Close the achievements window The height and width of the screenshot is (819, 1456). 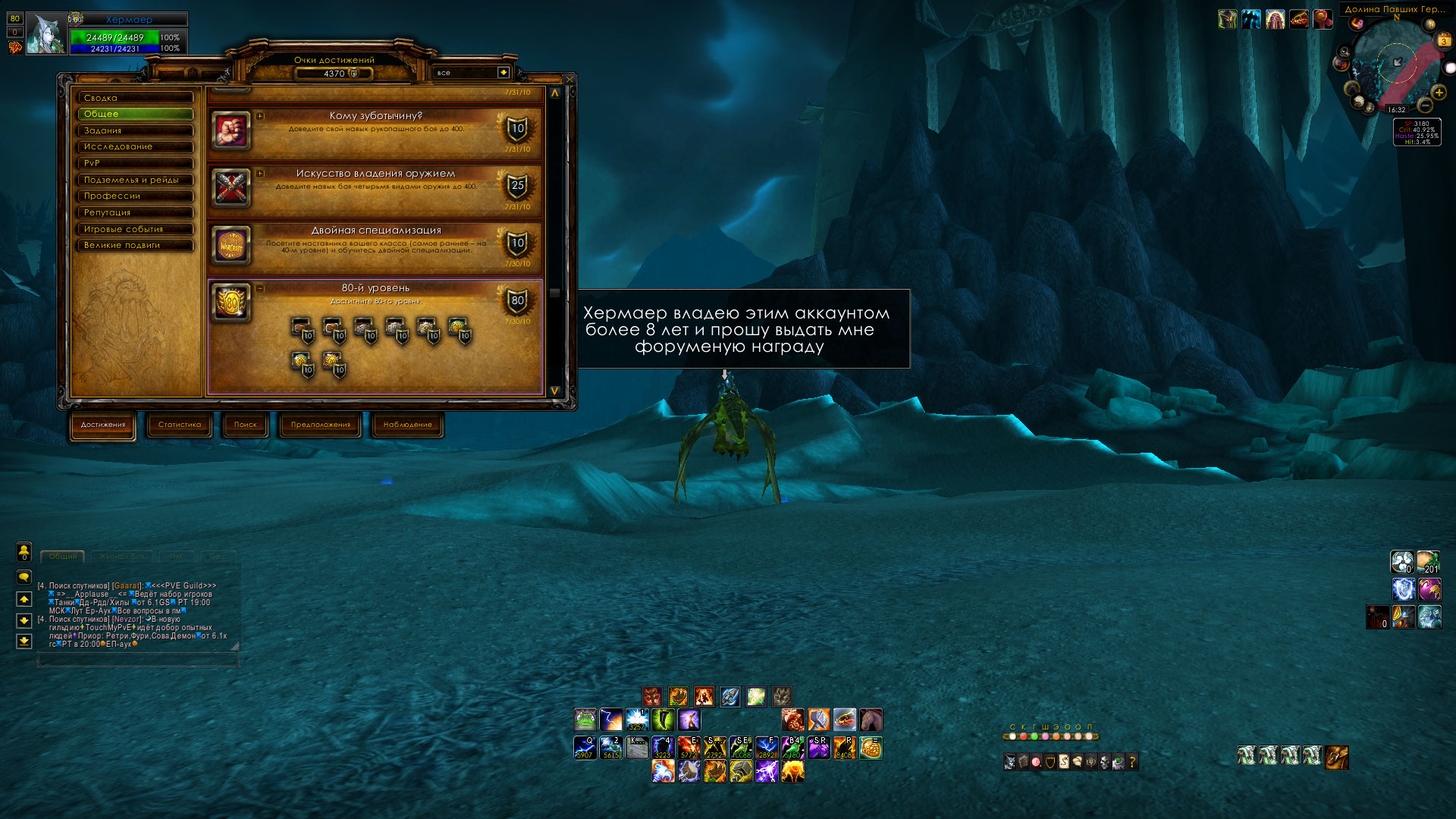pos(570,79)
